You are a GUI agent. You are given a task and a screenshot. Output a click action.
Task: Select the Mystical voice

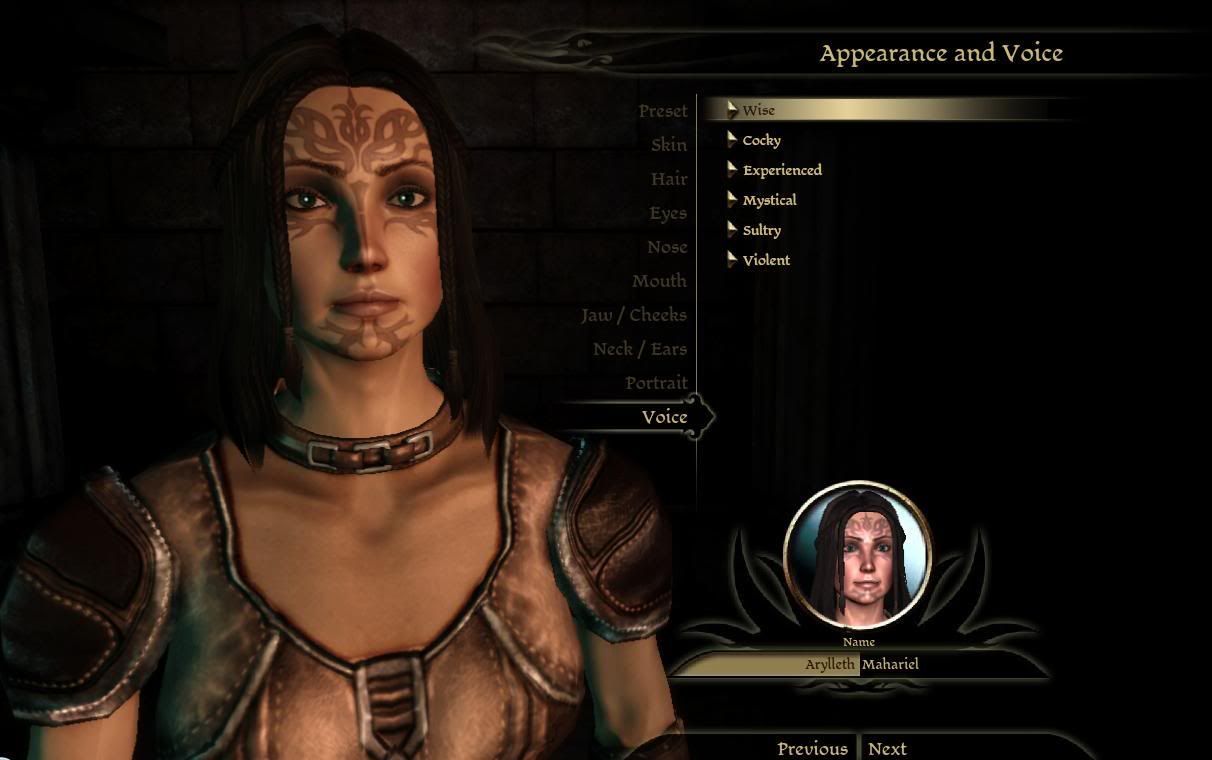point(769,200)
